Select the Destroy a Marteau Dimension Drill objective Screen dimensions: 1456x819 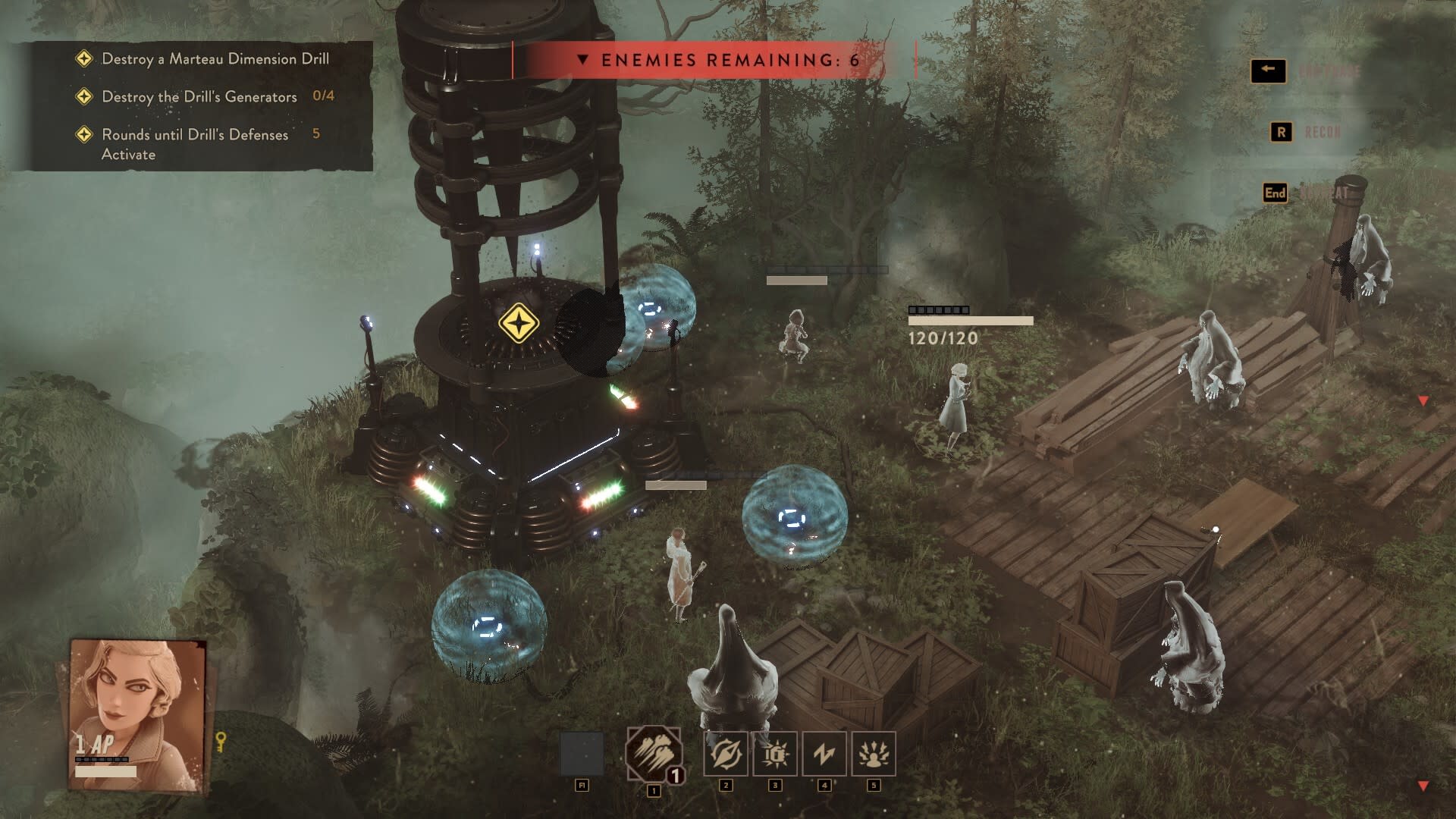[215, 58]
